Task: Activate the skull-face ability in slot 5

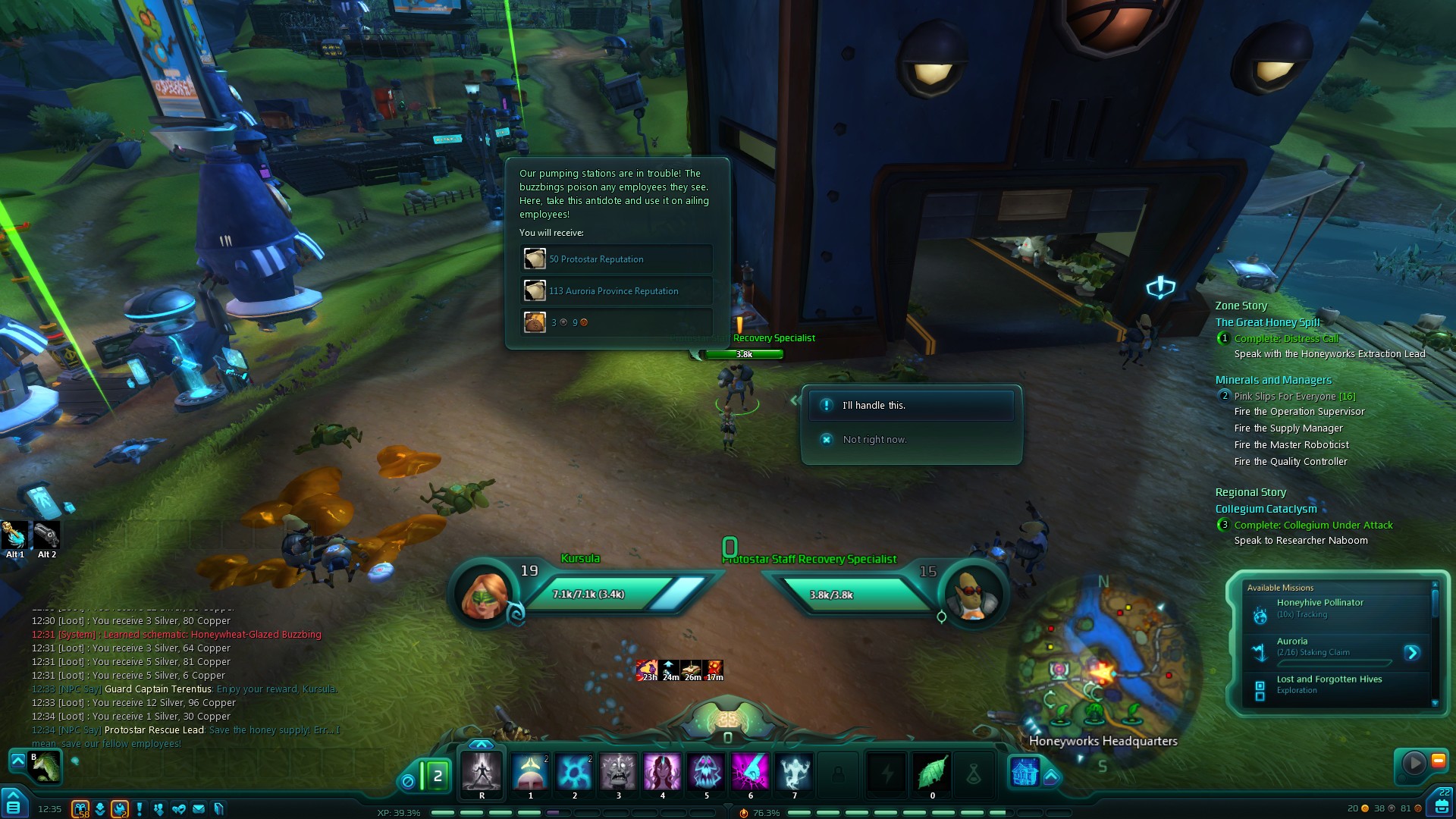Action: [707, 772]
